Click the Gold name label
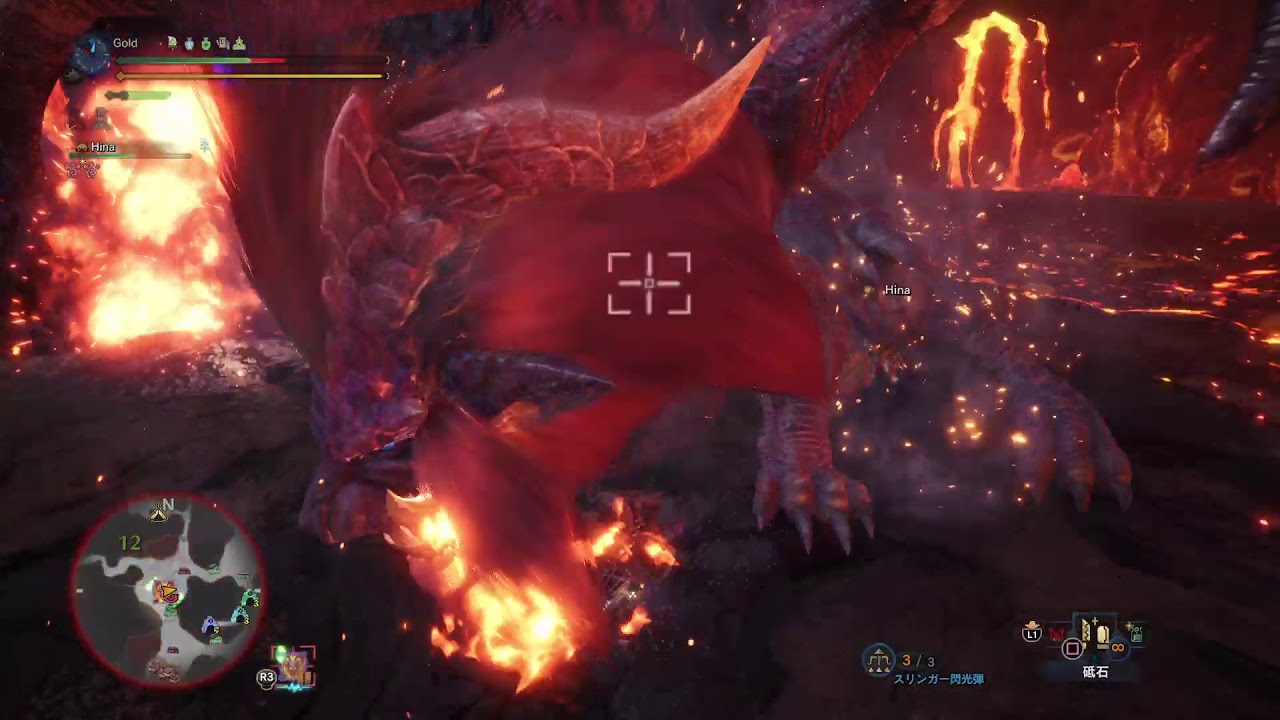Image resolution: width=1280 pixels, height=720 pixels. [x=125, y=42]
